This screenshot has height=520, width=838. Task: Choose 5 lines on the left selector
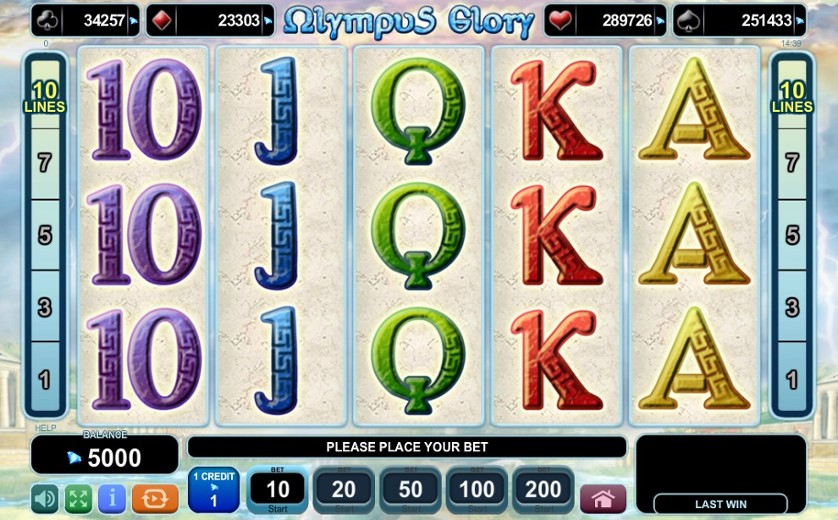click(44, 236)
